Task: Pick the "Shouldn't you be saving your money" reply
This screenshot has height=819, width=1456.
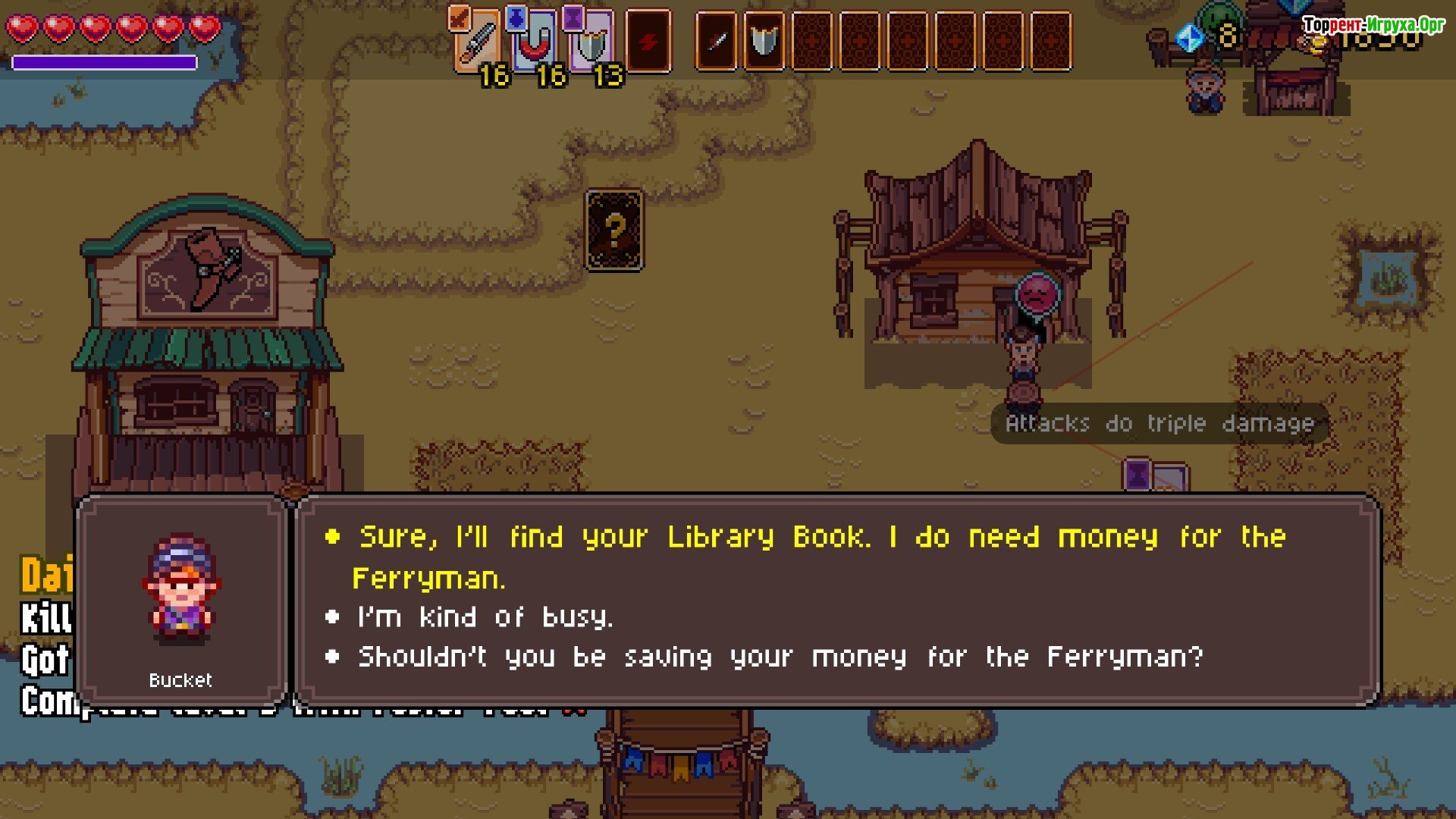Action: coord(780,657)
